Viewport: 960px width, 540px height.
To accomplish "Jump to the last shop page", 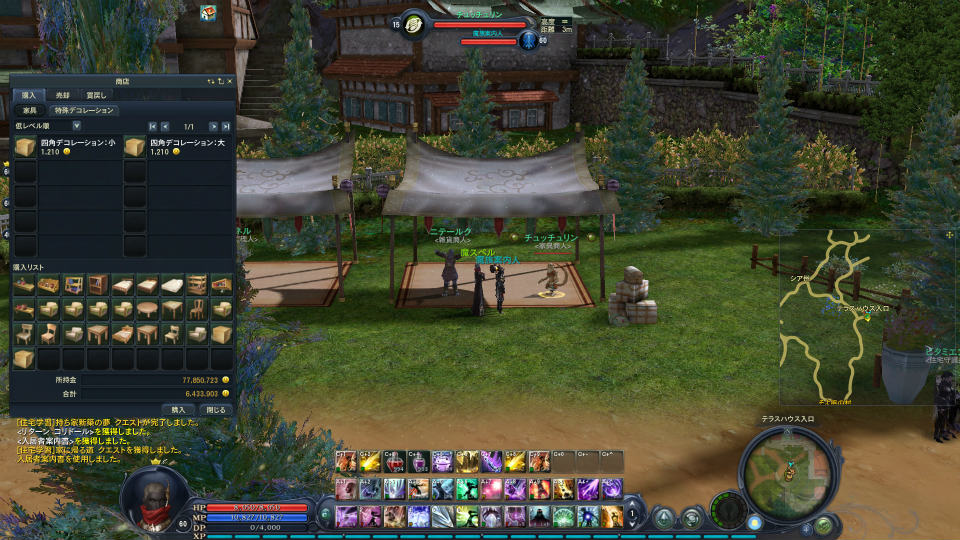I will click(x=226, y=127).
